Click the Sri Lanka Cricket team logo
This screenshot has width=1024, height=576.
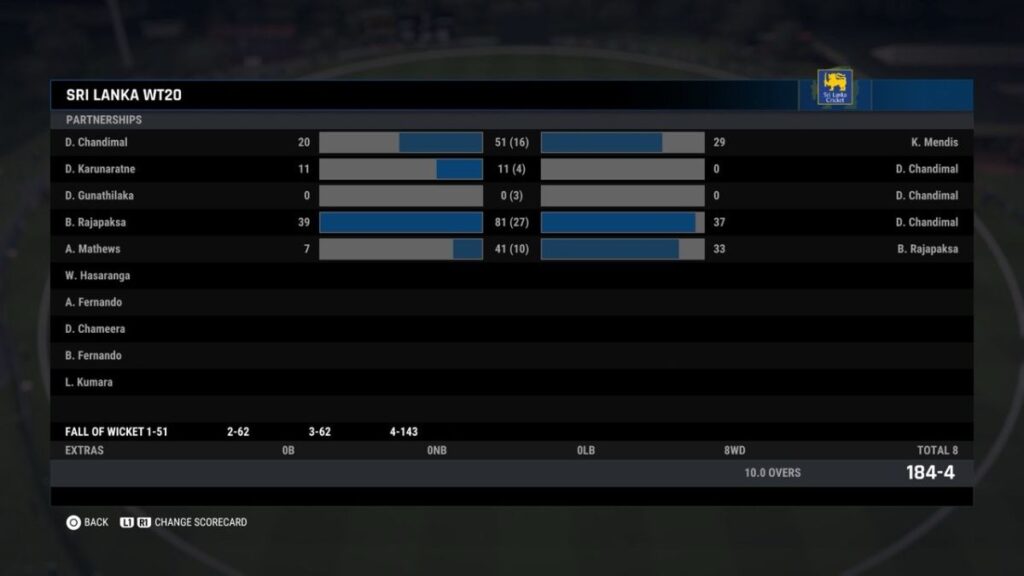pyautogui.click(x=834, y=88)
